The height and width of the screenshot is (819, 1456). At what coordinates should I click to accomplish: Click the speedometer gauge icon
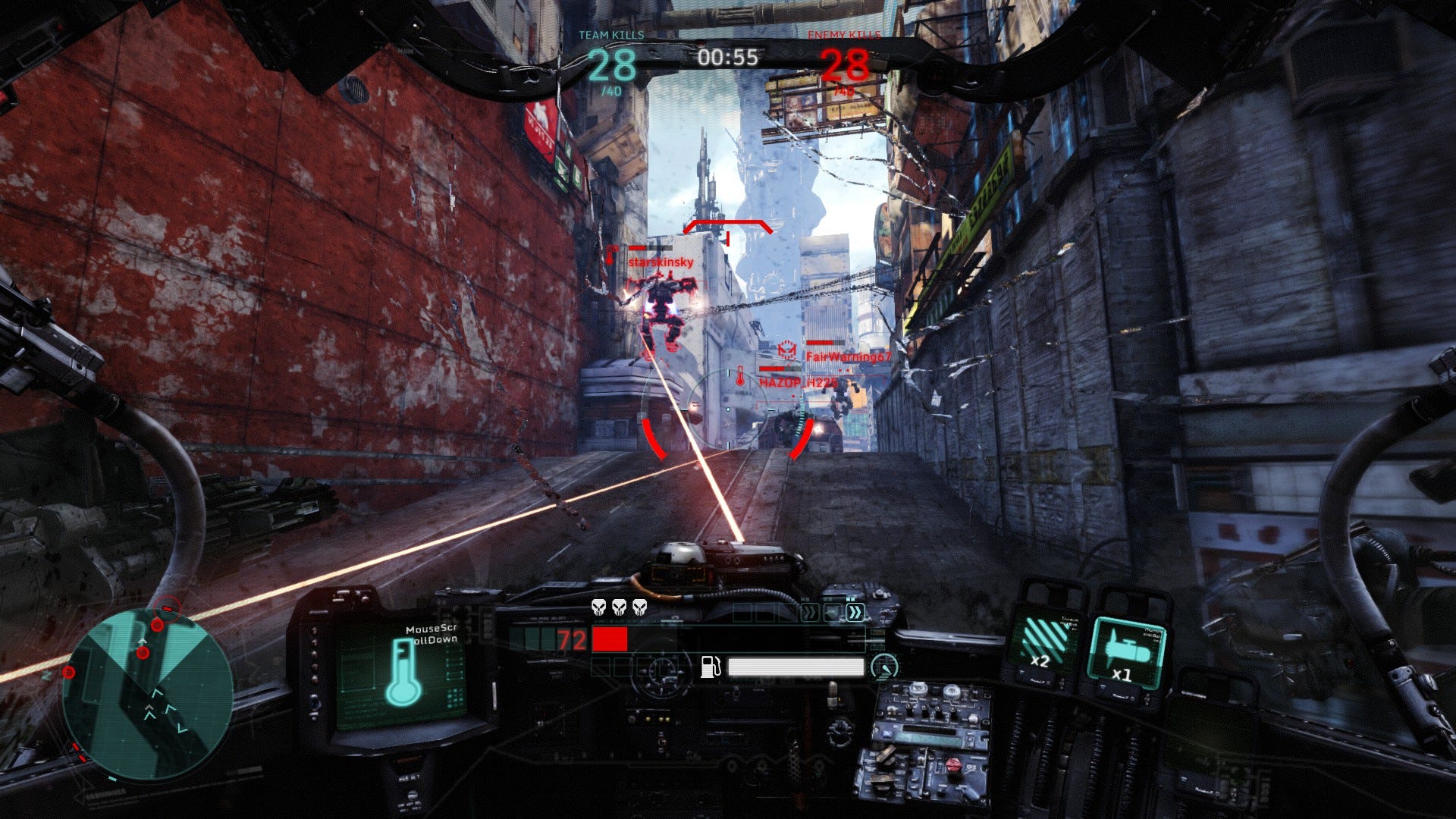pyautogui.click(x=883, y=667)
